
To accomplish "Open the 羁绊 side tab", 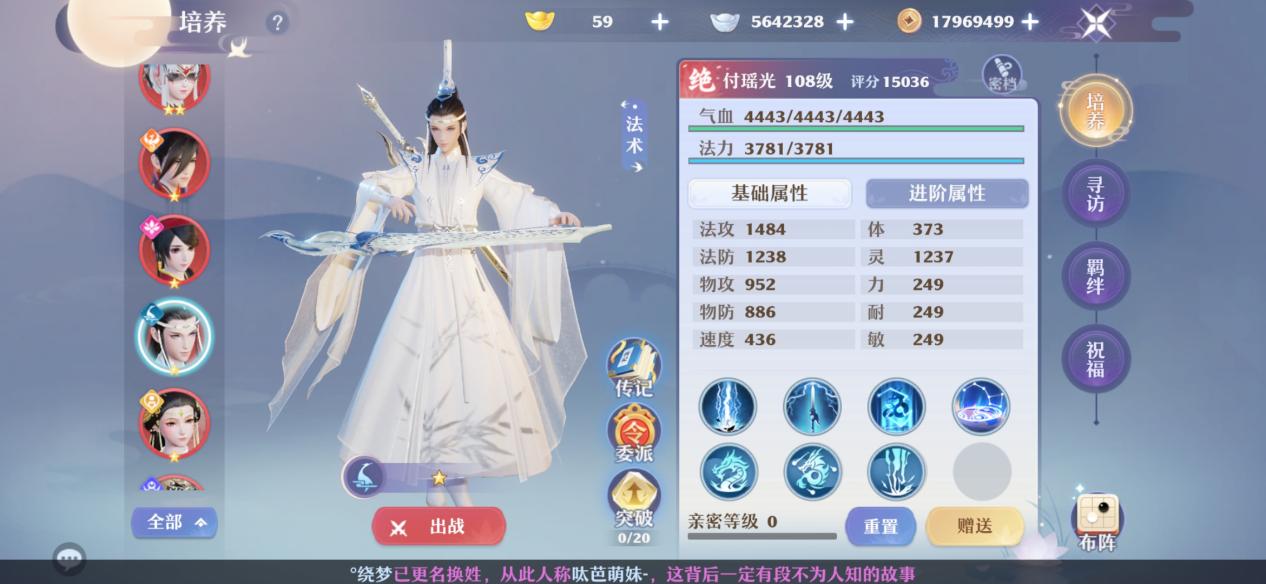I will [x=1096, y=274].
